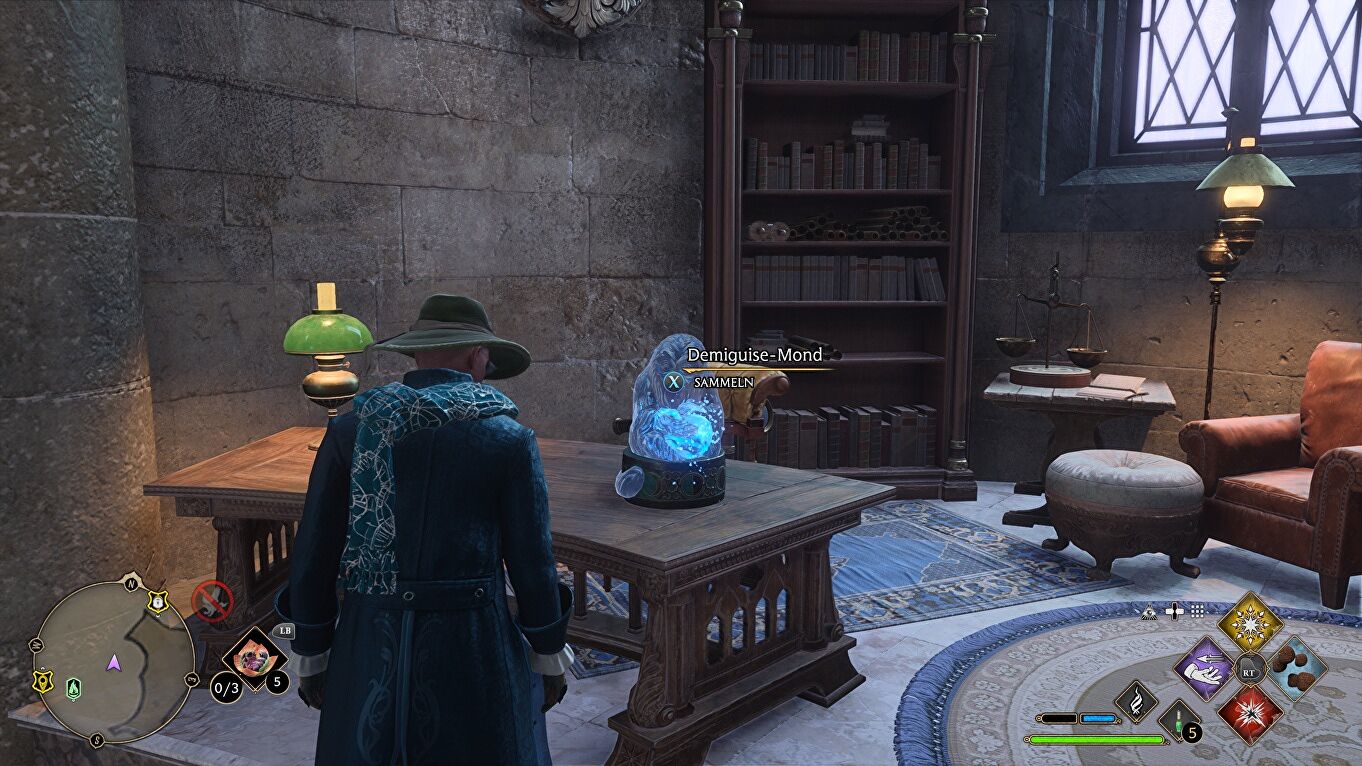This screenshot has width=1362, height=766.
Task: Click the yellow location pin marker on minimap
Action: [44, 680]
